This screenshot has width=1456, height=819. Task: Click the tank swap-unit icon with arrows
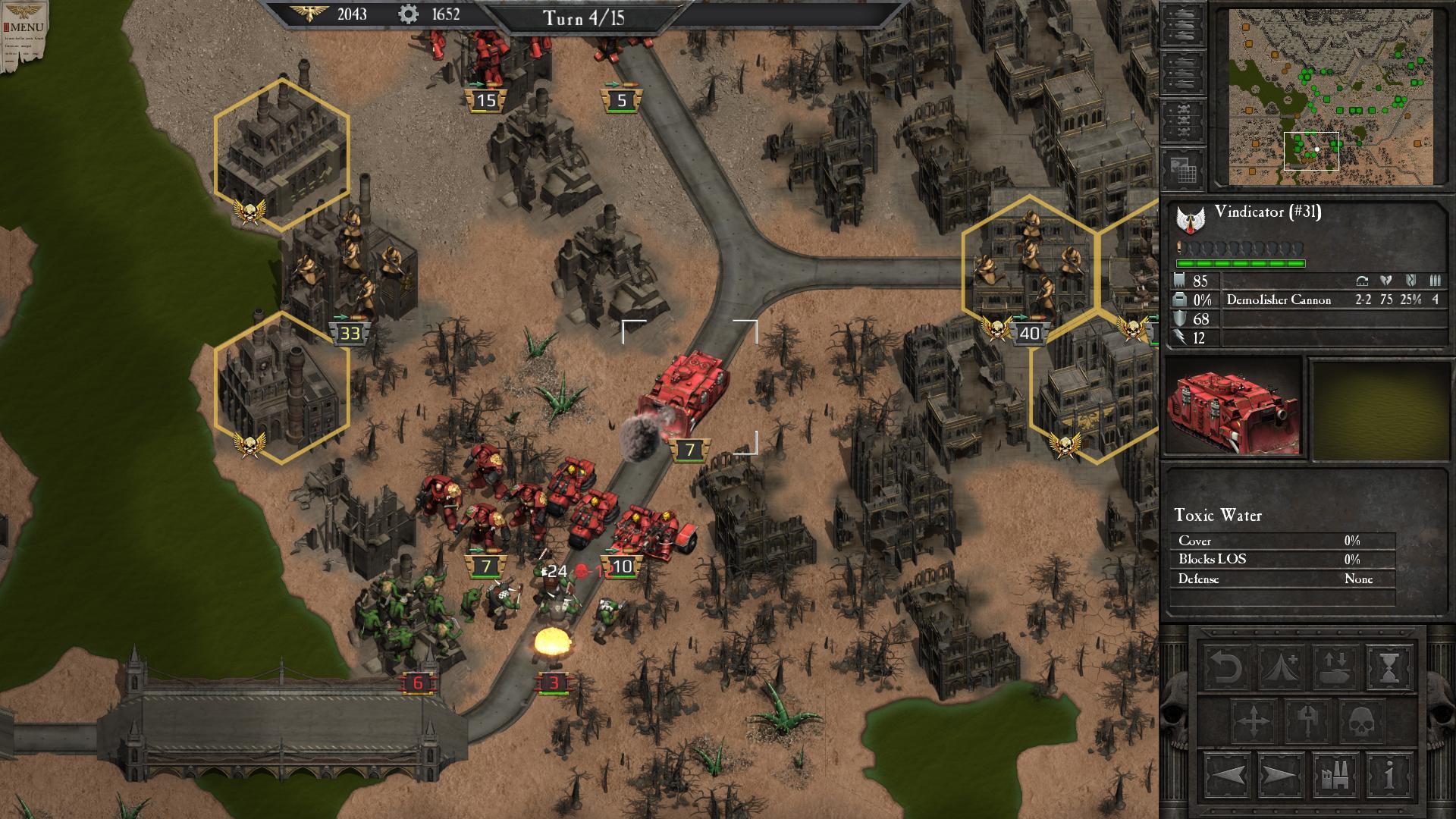click(1333, 667)
